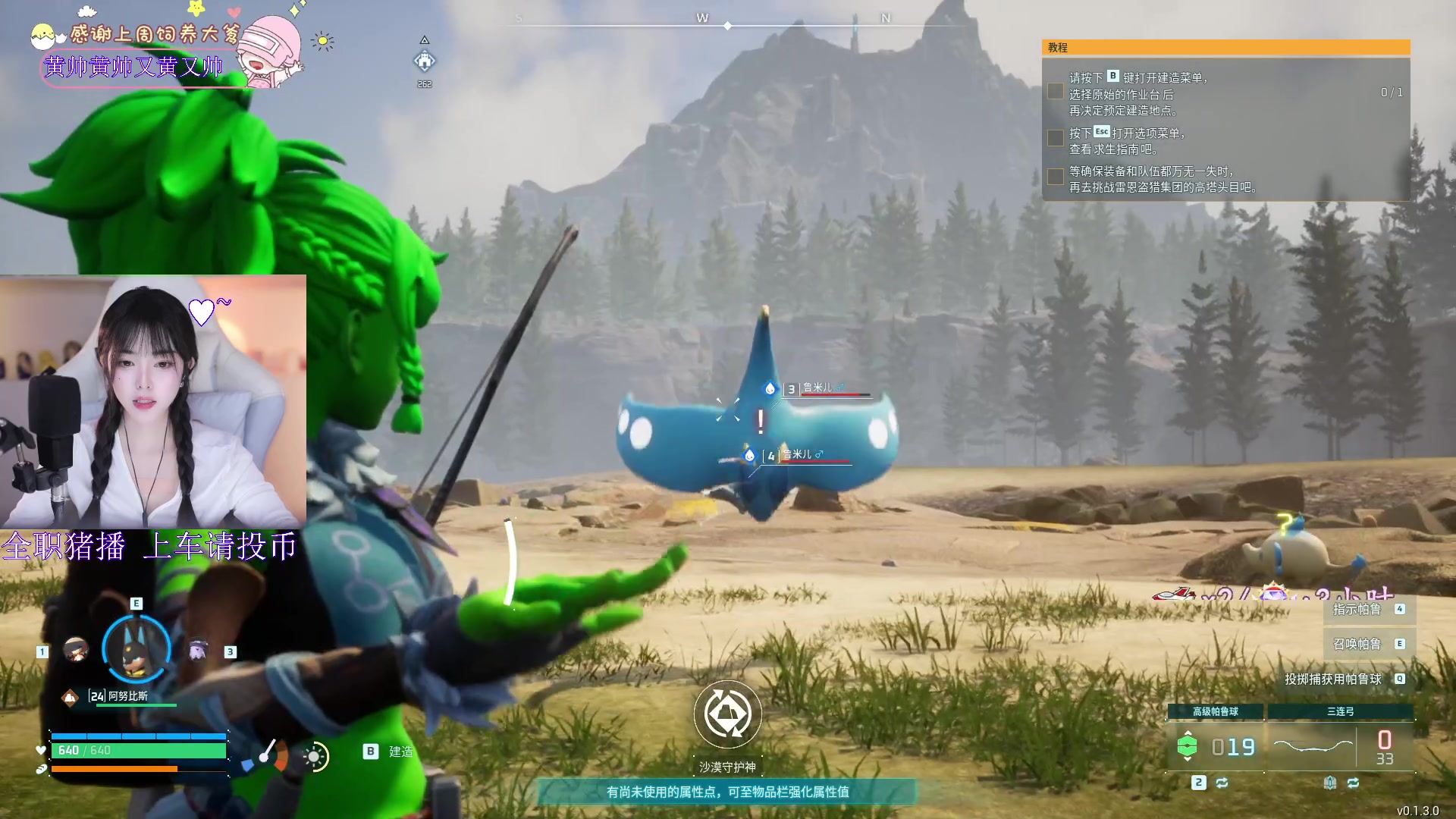Choose the party pal portrait in slot 3

click(x=199, y=650)
